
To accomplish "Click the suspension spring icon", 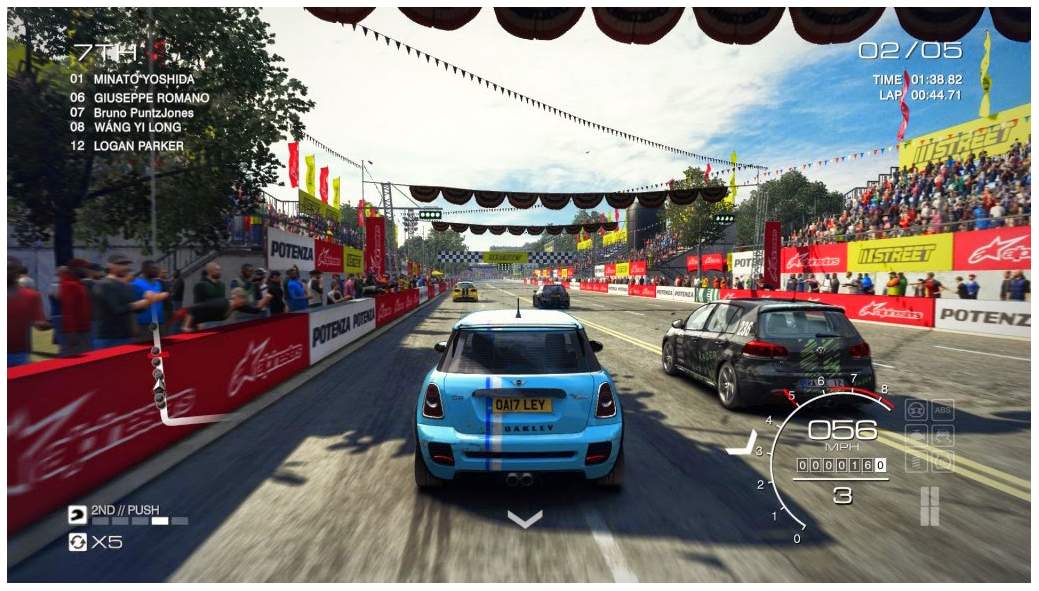I will tap(916, 462).
